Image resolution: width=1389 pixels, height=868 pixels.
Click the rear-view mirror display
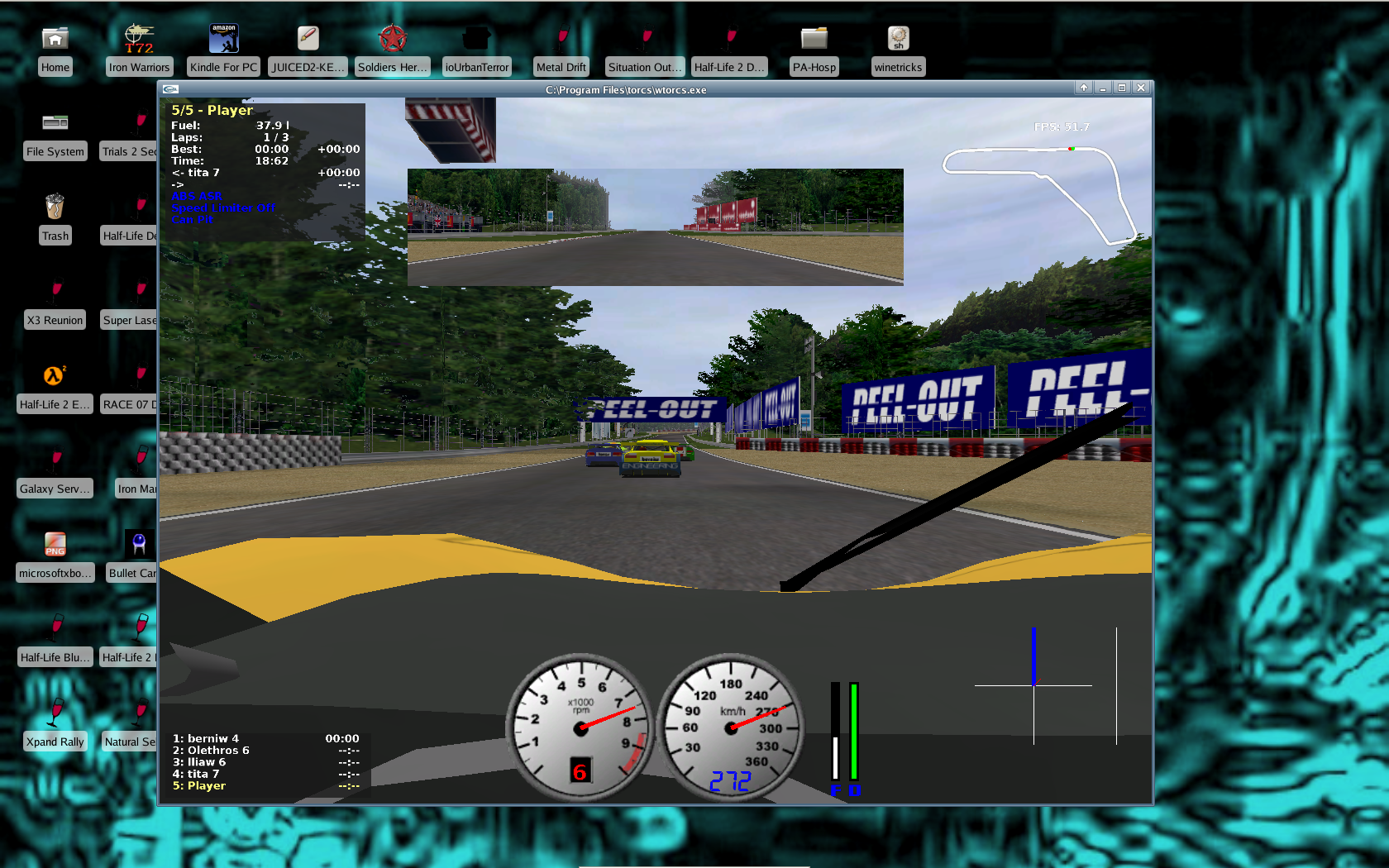point(655,227)
